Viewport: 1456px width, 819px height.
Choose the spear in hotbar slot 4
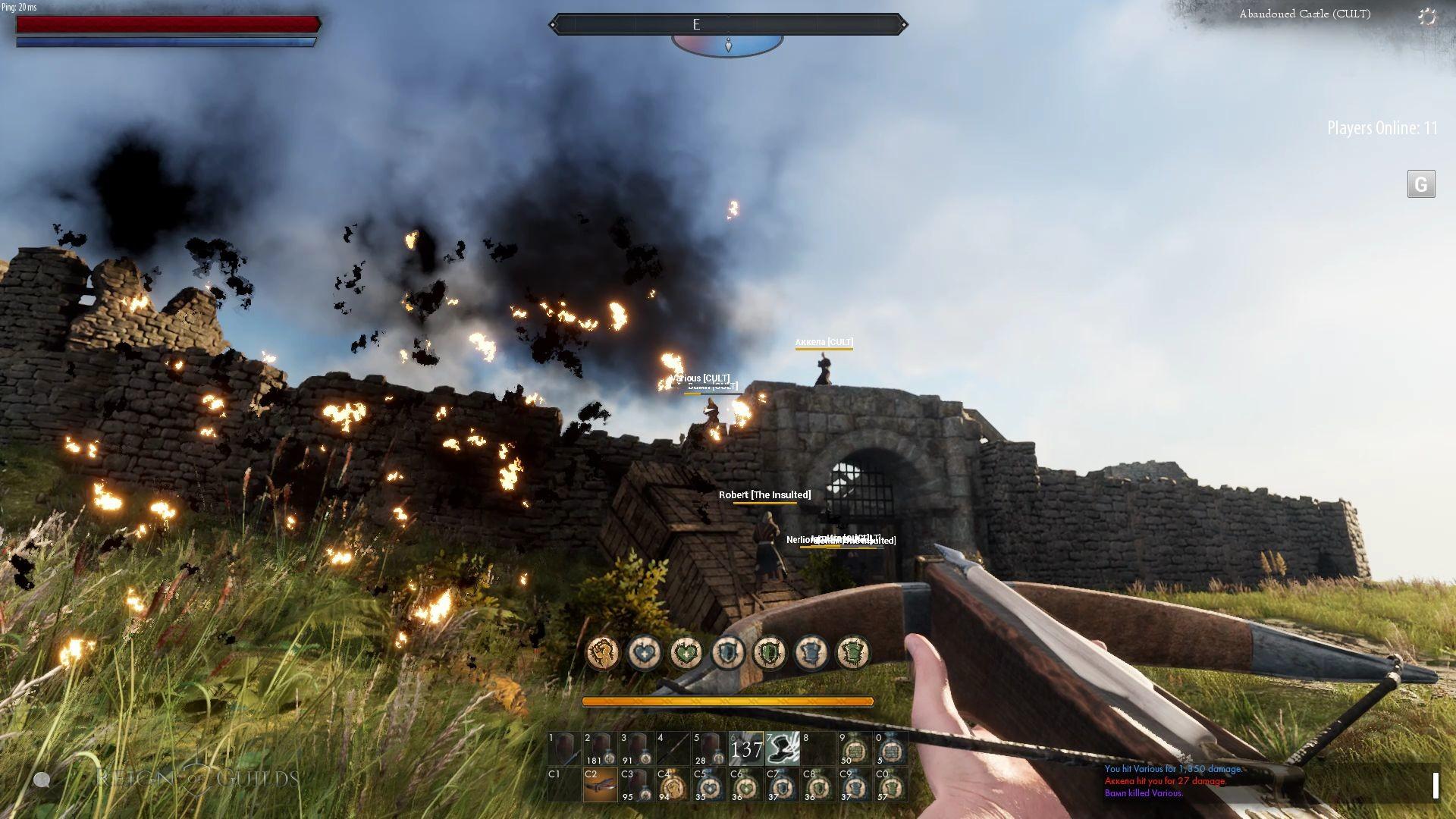[x=673, y=748]
